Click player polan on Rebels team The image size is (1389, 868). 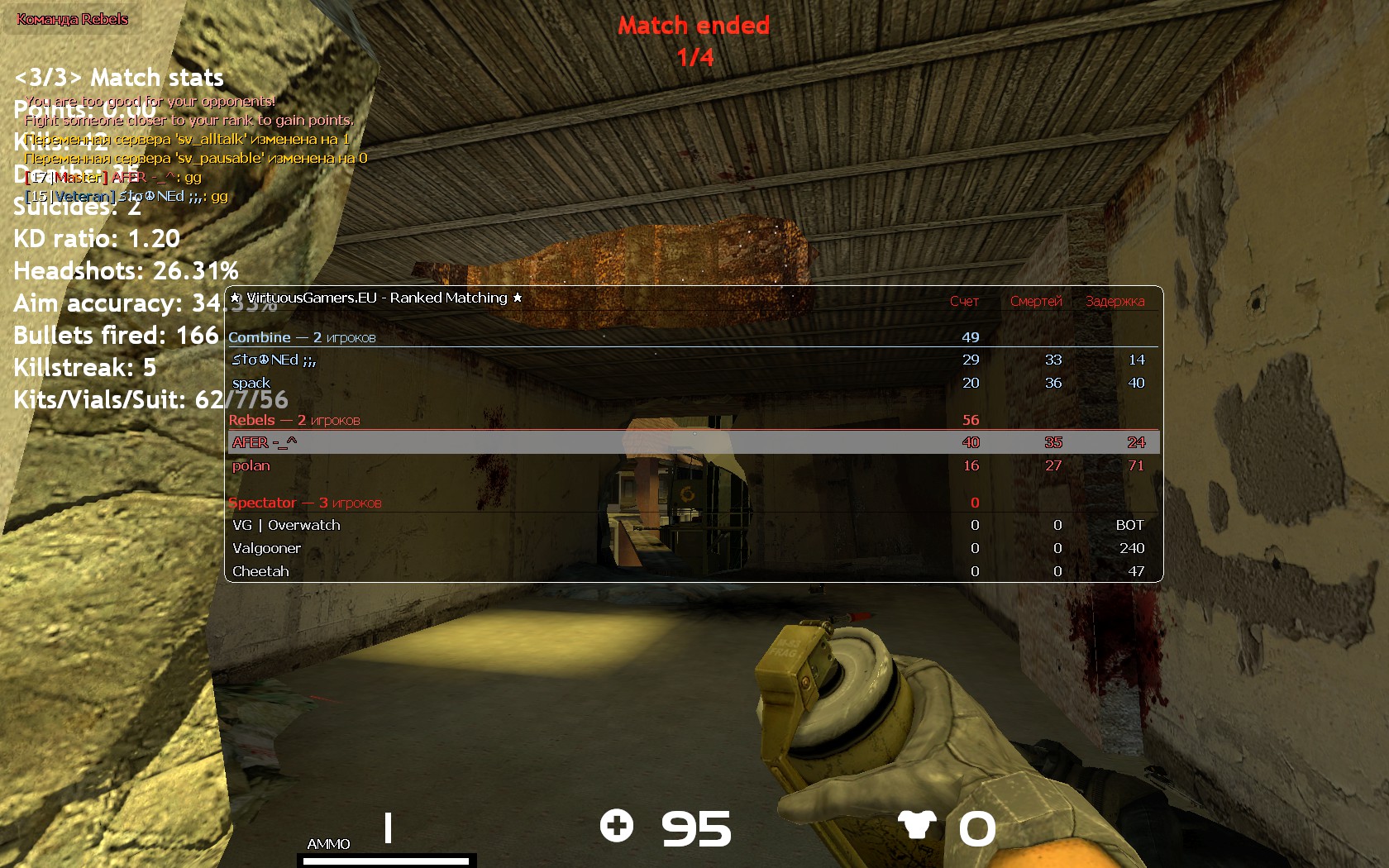tap(251, 465)
